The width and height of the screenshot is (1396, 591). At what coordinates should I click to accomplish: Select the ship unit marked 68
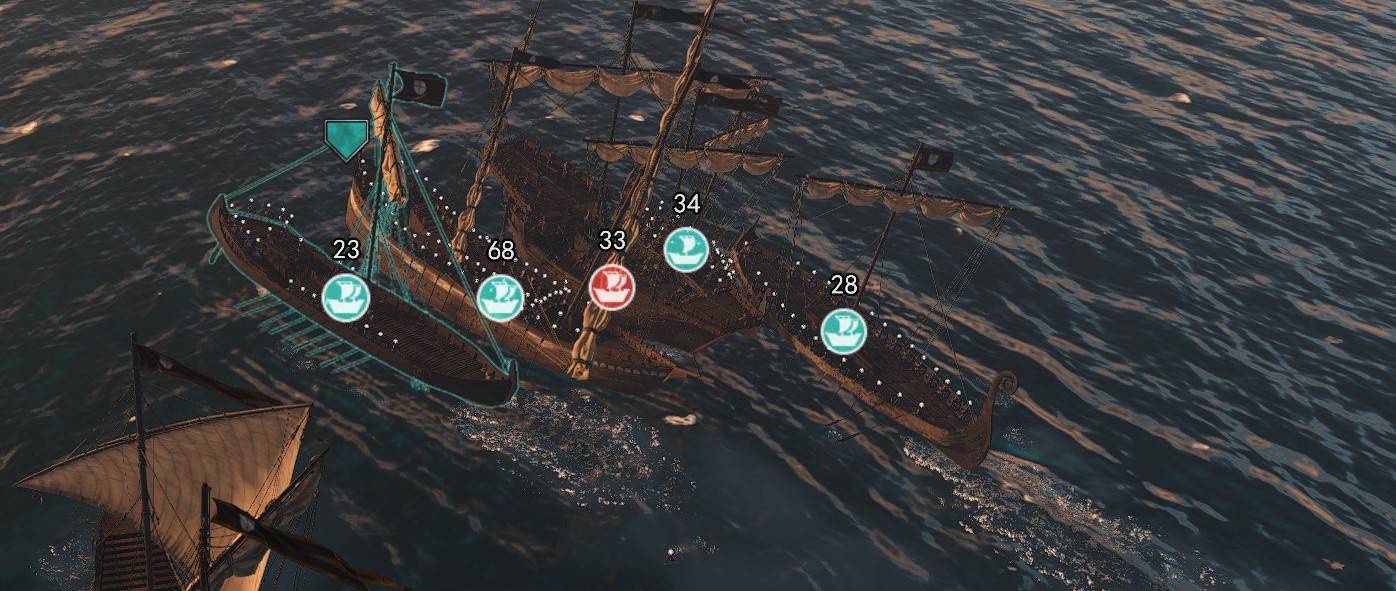click(500, 297)
